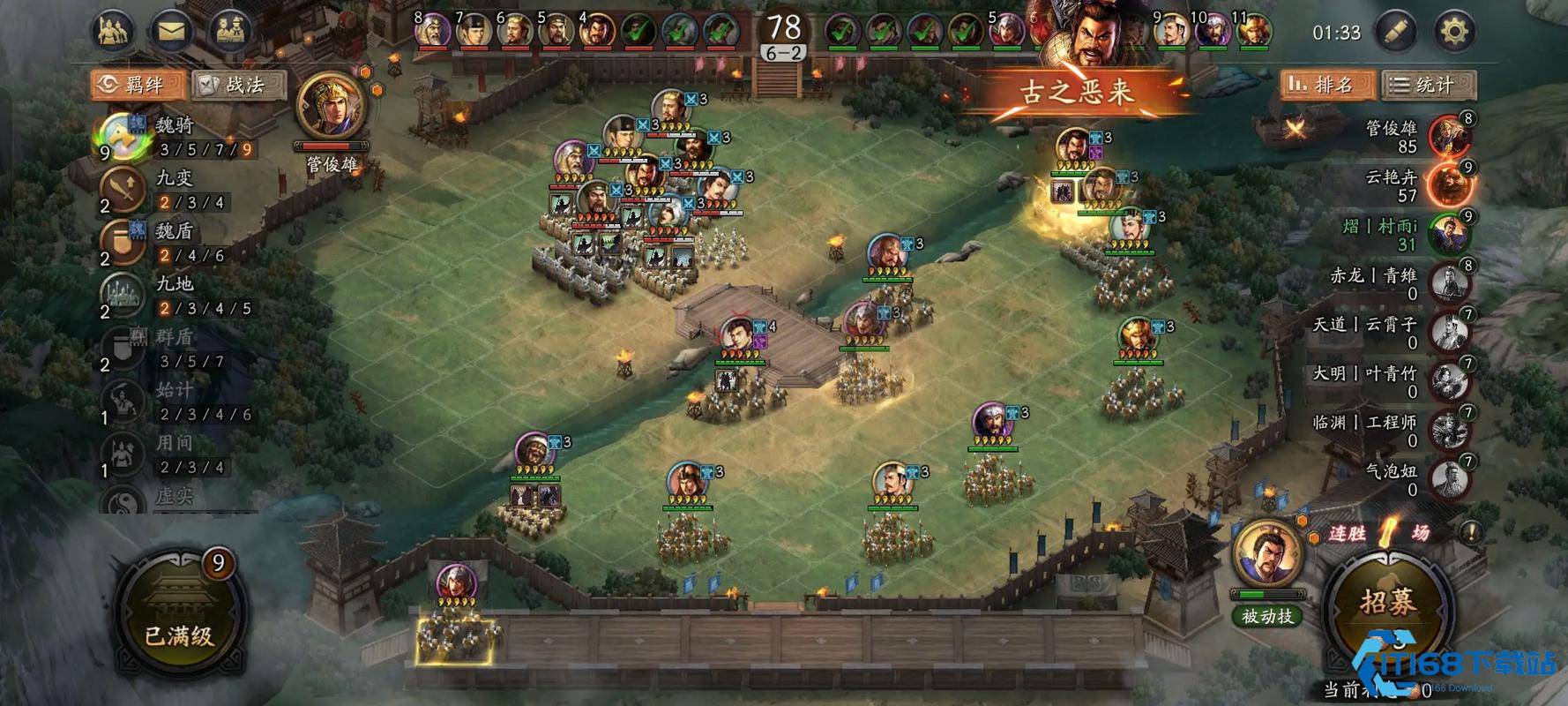Select the 管俊雄 commander portrait
The image size is (1568, 706).
pyautogui.click(x=331, y=110)
